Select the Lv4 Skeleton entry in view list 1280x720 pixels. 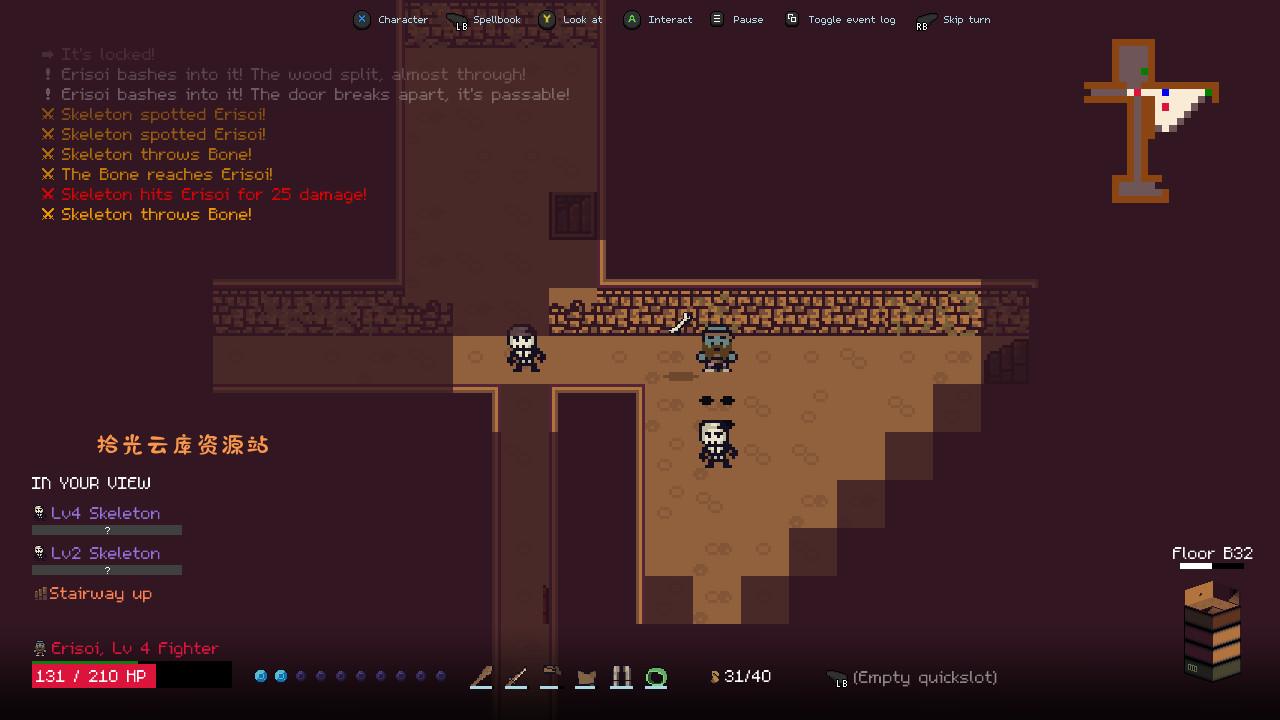[105, 513]
